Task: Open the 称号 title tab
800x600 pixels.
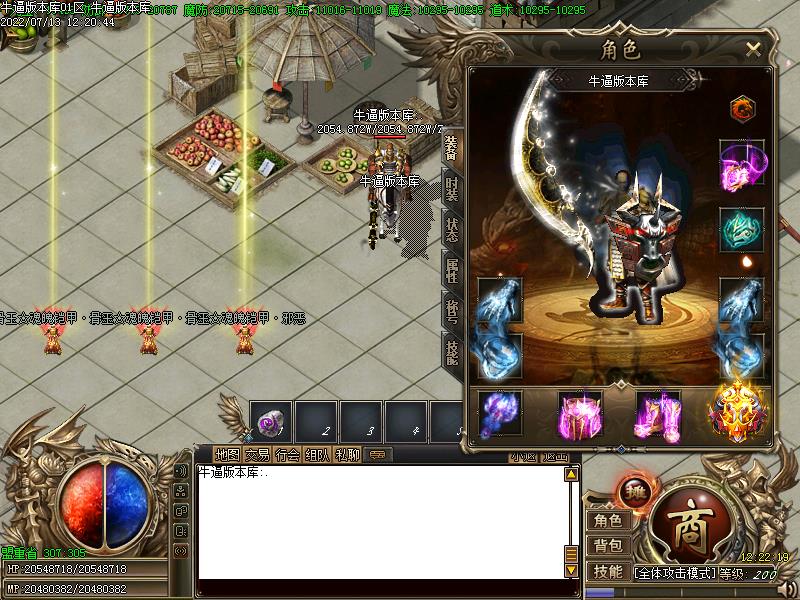Action: (x=452, y=309)
